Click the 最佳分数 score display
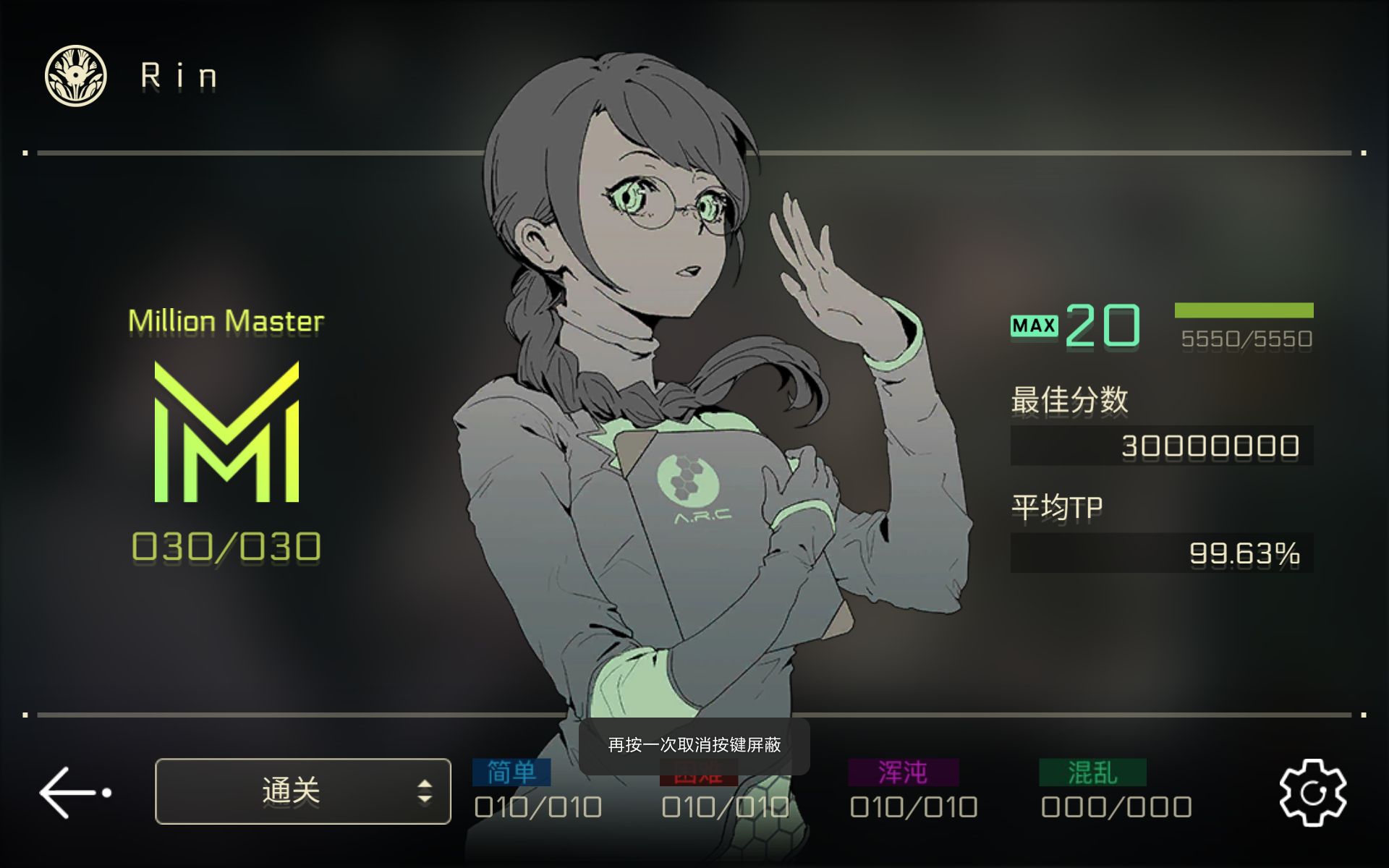Viewport: 1389px width, 868px height. coord(1161,445)
